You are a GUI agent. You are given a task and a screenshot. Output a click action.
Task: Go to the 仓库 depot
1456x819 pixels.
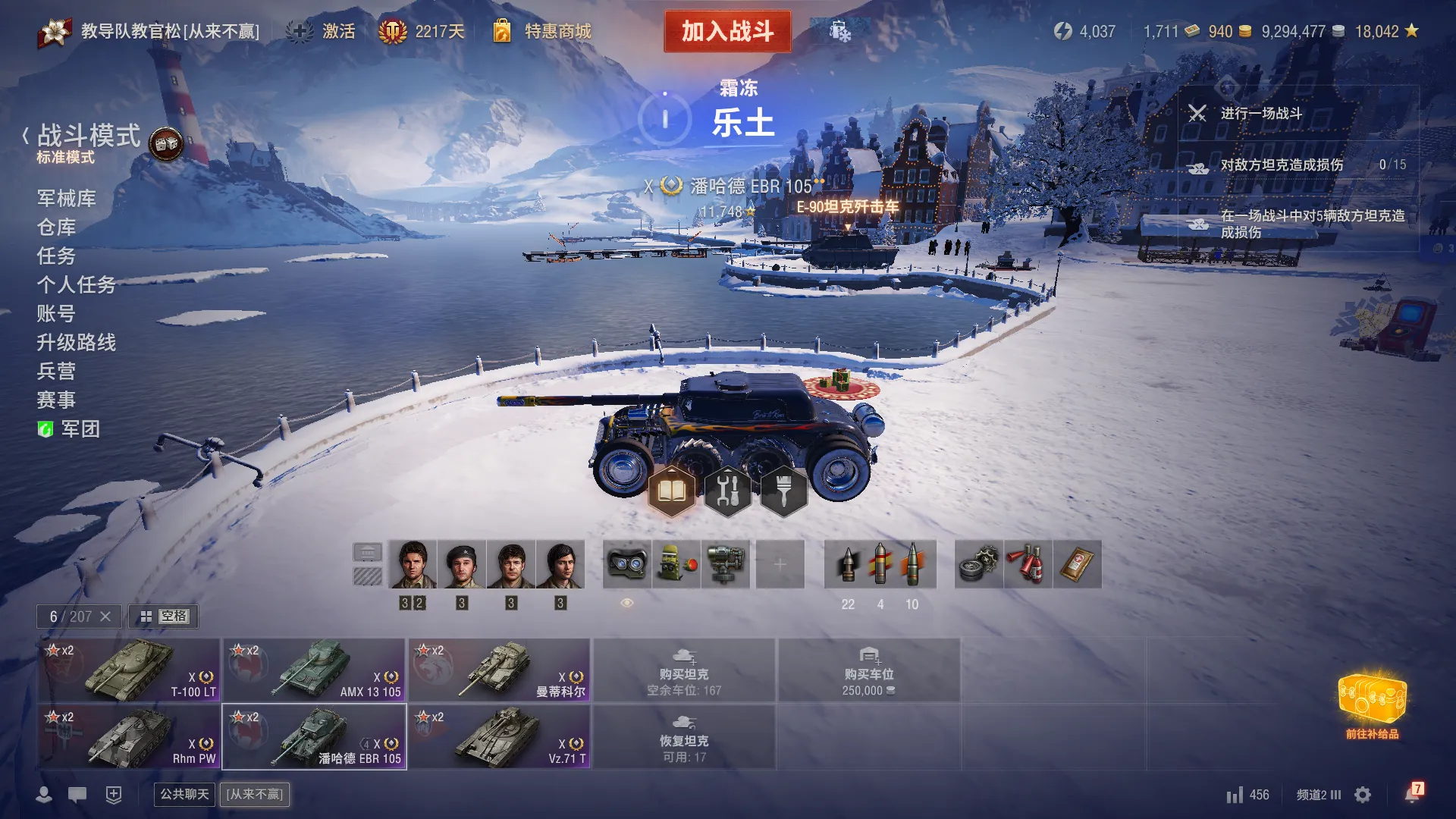pos(57,227)
